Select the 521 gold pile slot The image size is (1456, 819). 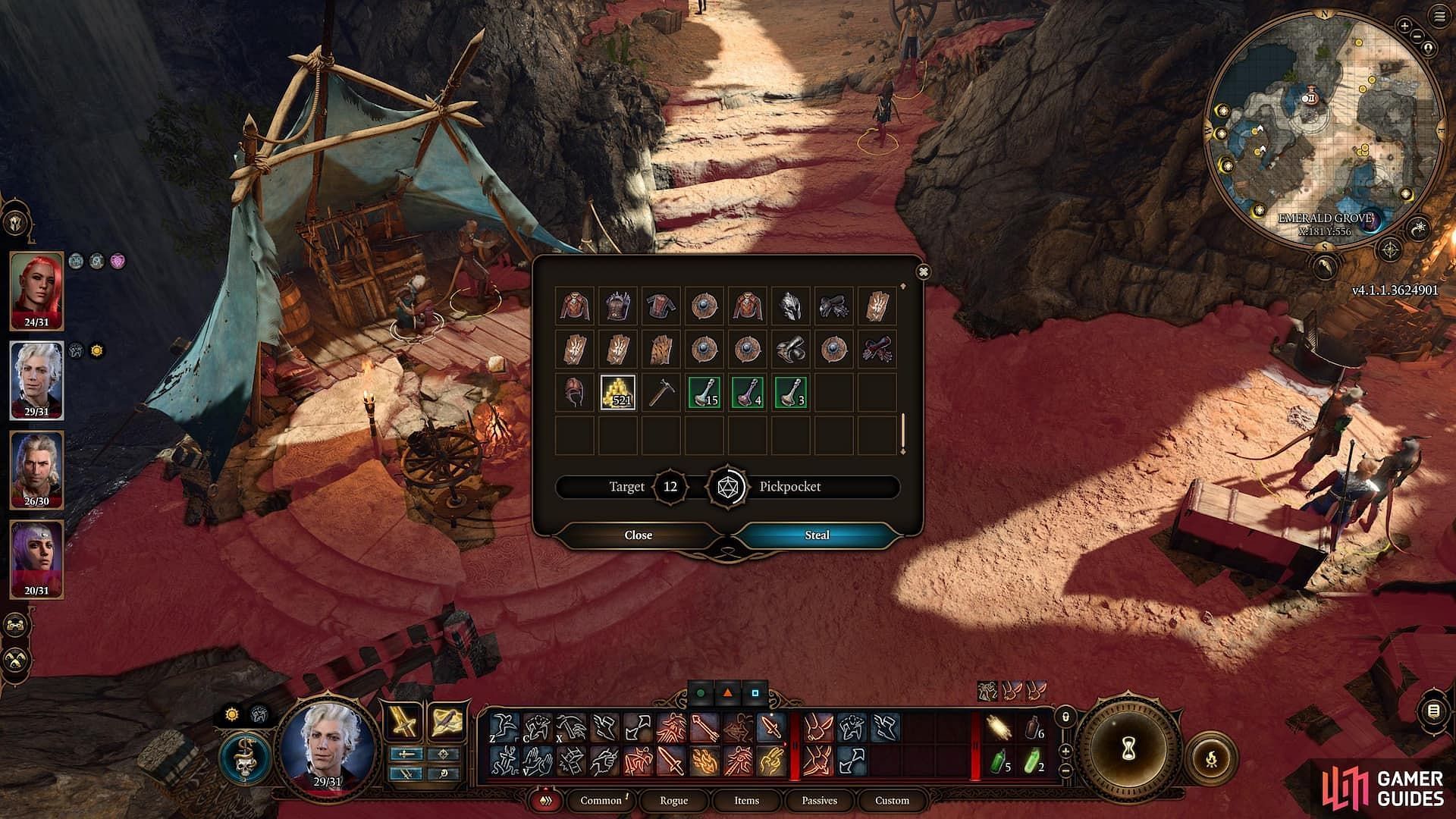click(x=618, y=391)
